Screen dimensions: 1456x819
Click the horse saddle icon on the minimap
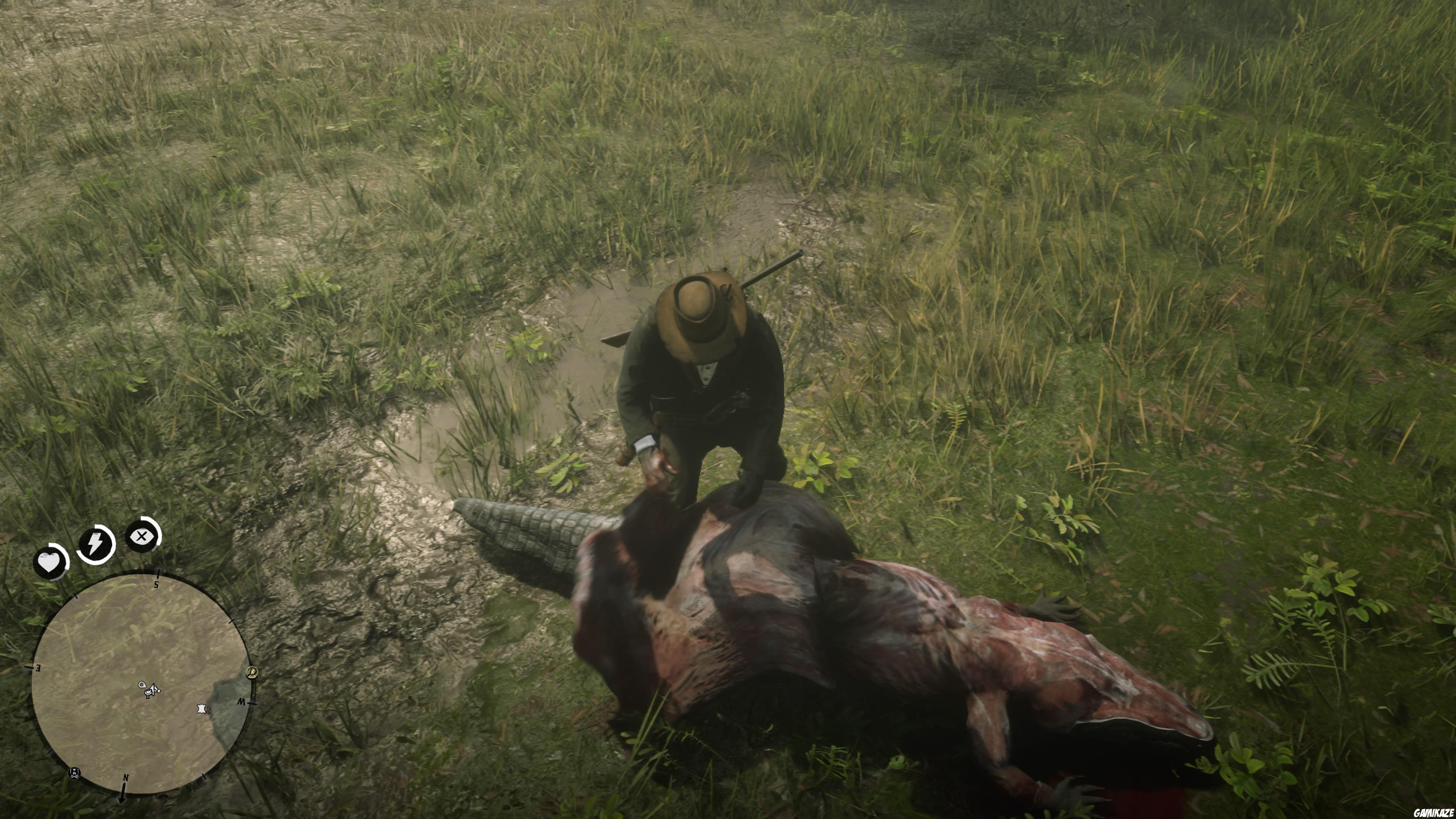[148, 693]
